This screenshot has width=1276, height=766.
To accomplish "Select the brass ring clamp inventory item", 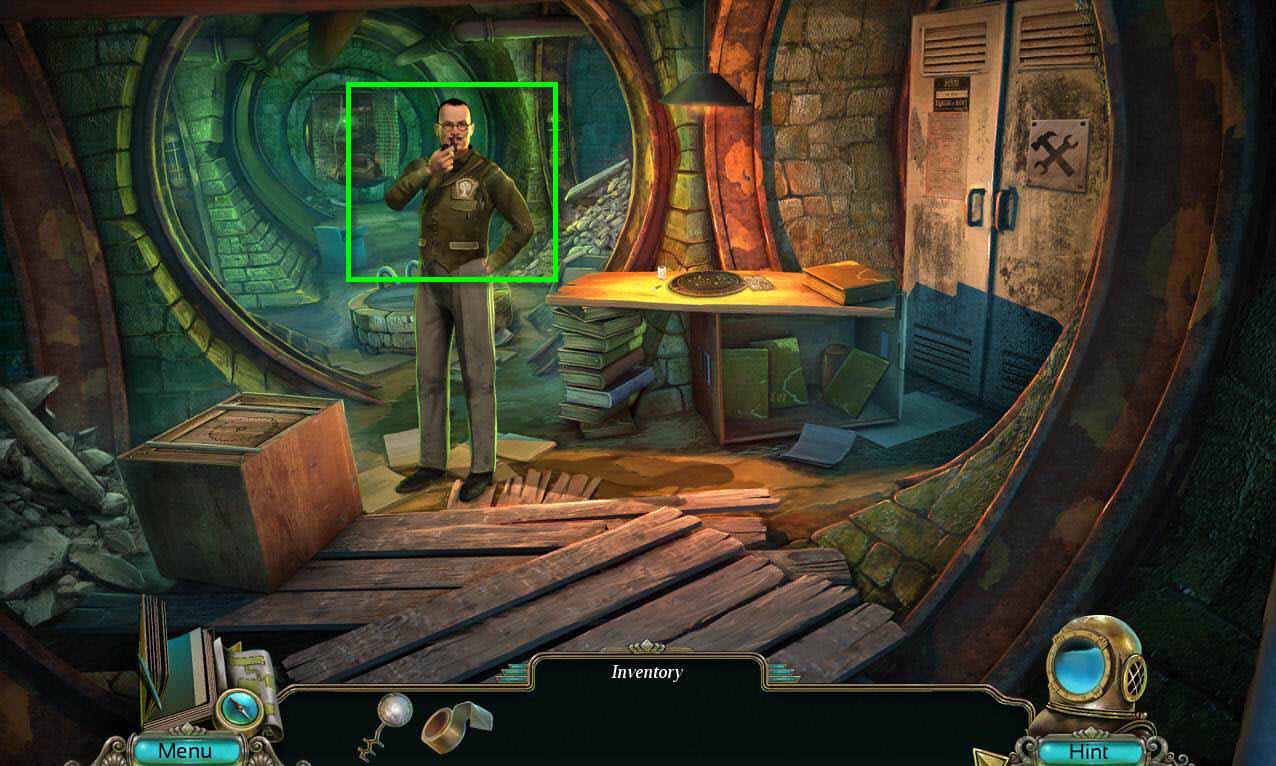I will coord(456,726).
